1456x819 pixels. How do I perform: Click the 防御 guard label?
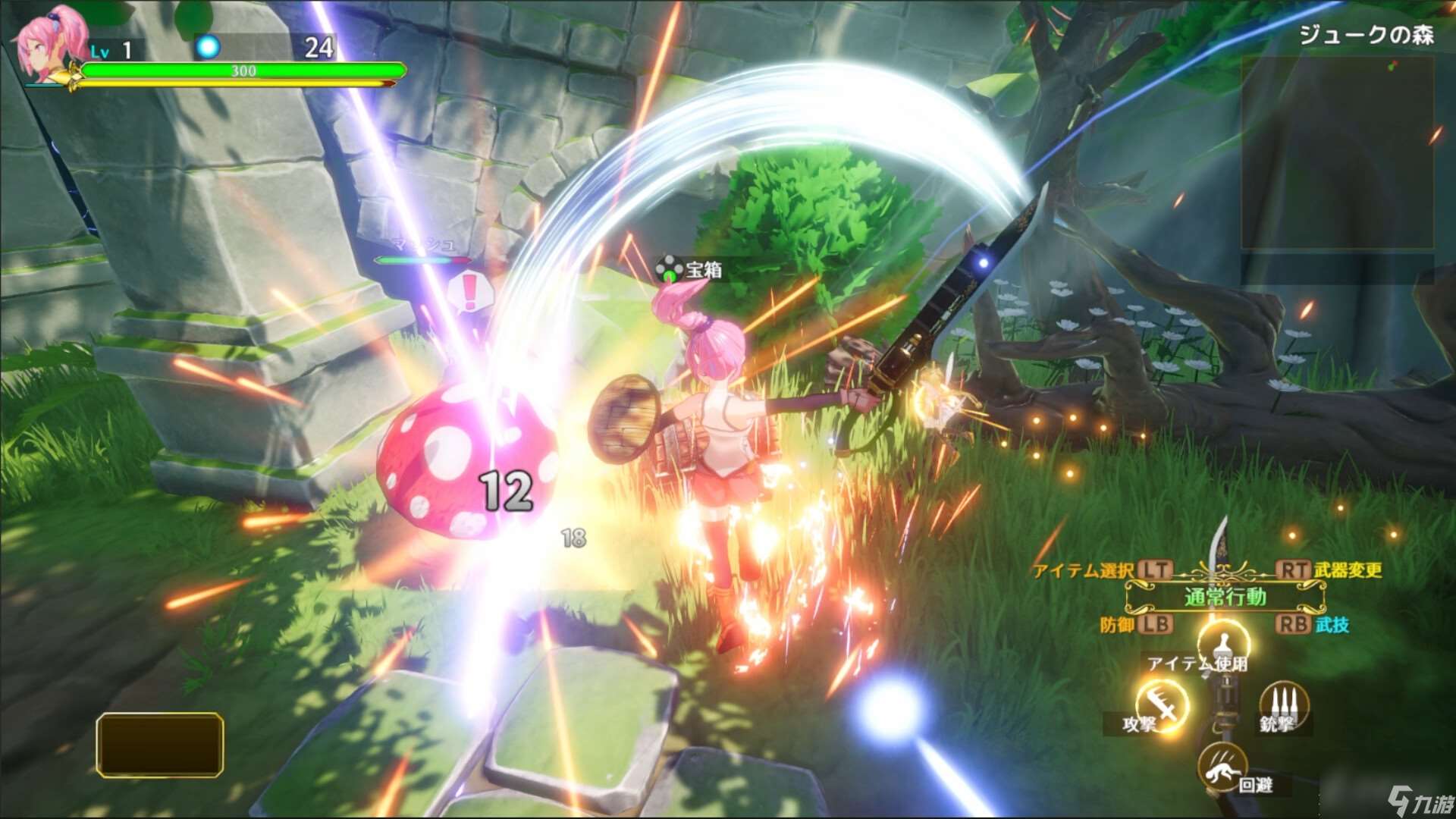1117,625
